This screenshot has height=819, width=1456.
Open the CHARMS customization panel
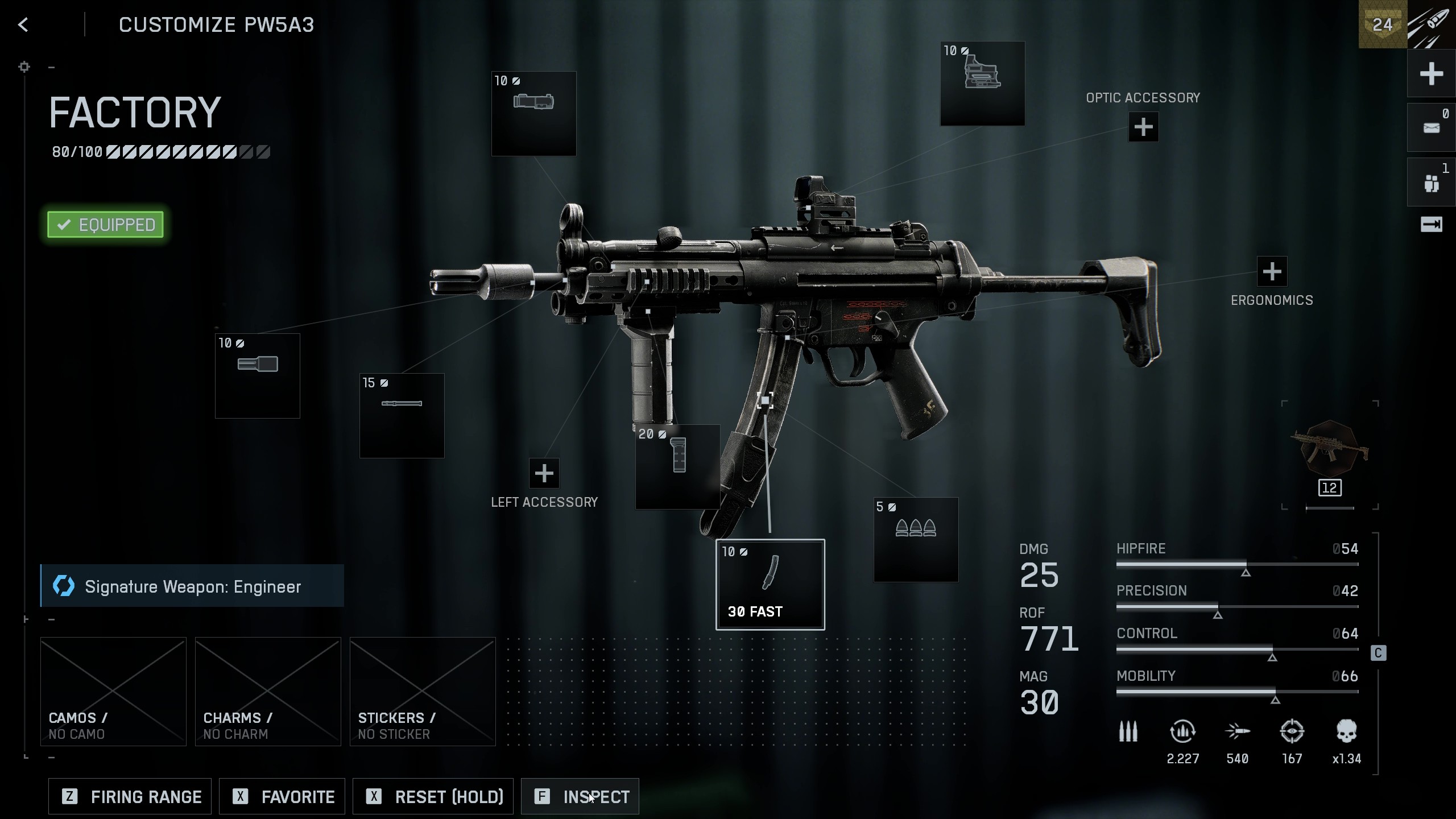click(267, 692)
